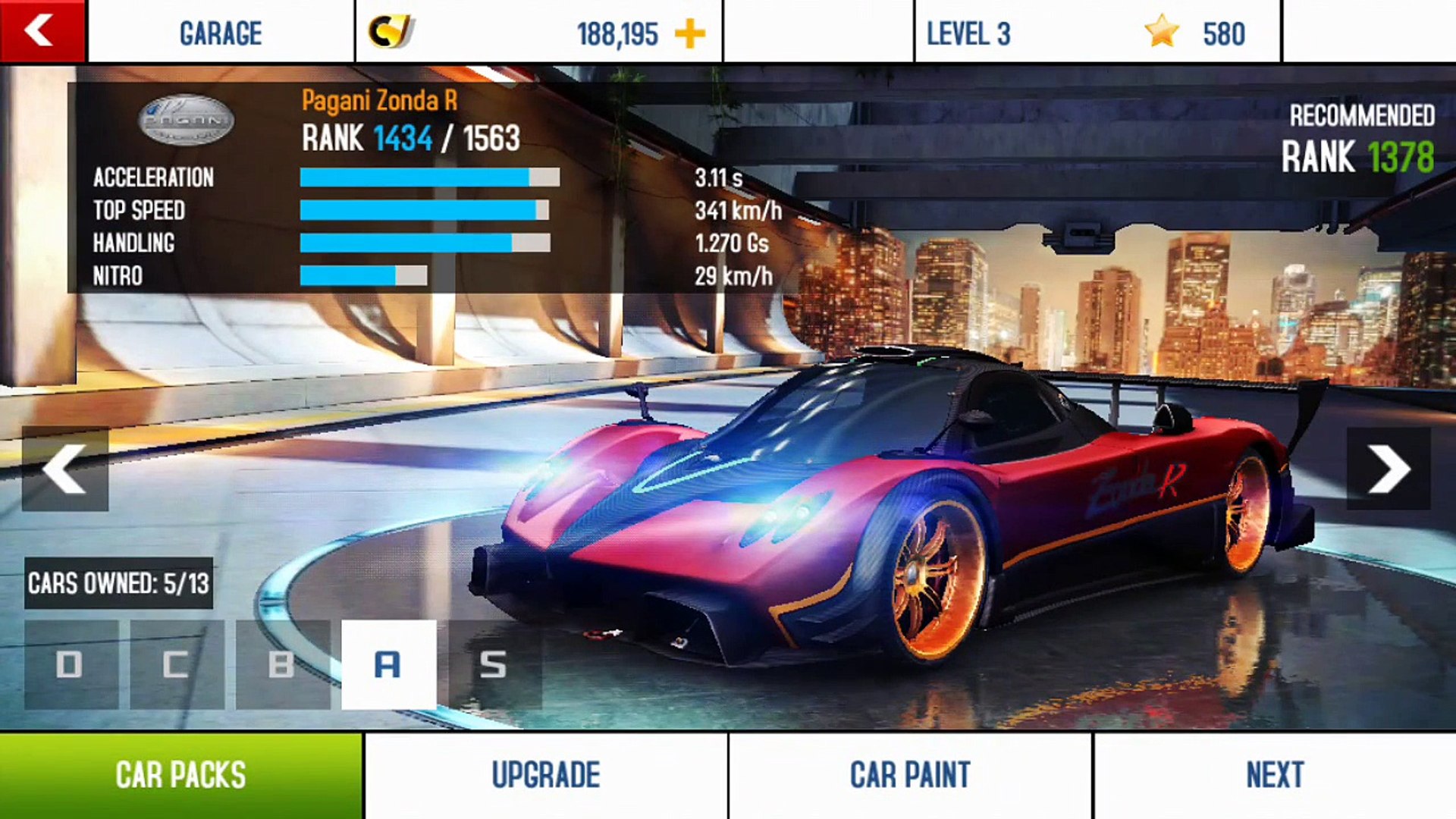Switch to class D cars
1456x819 pixels.
click(71, 664)
